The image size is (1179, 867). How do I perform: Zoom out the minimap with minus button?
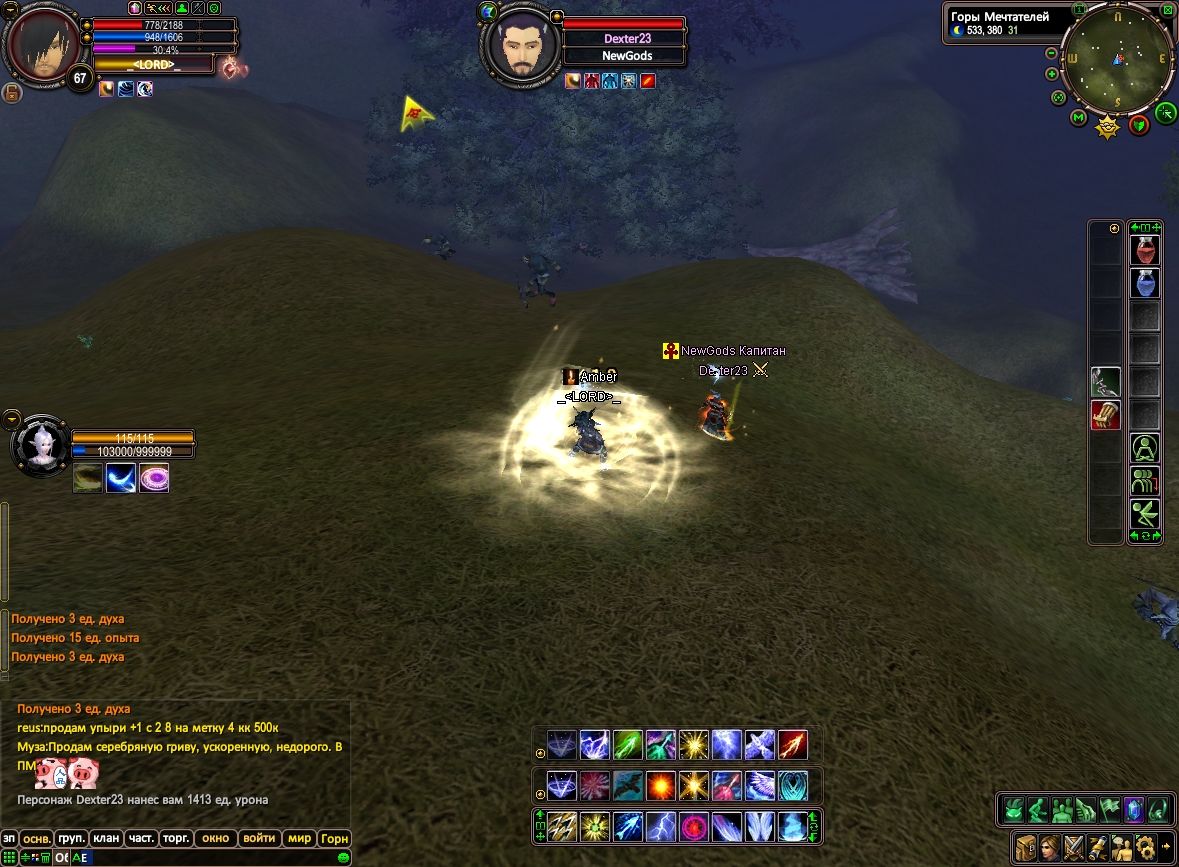[x=1052, y=53]
